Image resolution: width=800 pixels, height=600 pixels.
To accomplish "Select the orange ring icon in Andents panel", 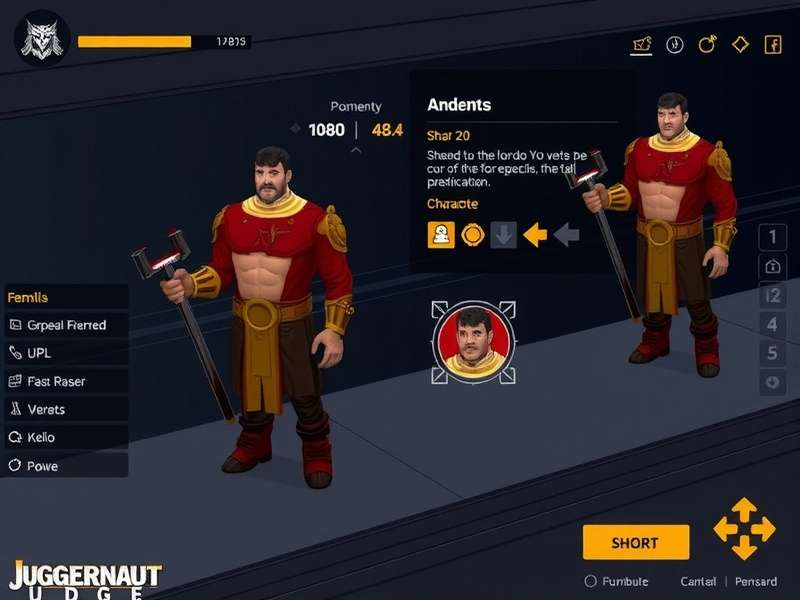I will tap(473, 235).
